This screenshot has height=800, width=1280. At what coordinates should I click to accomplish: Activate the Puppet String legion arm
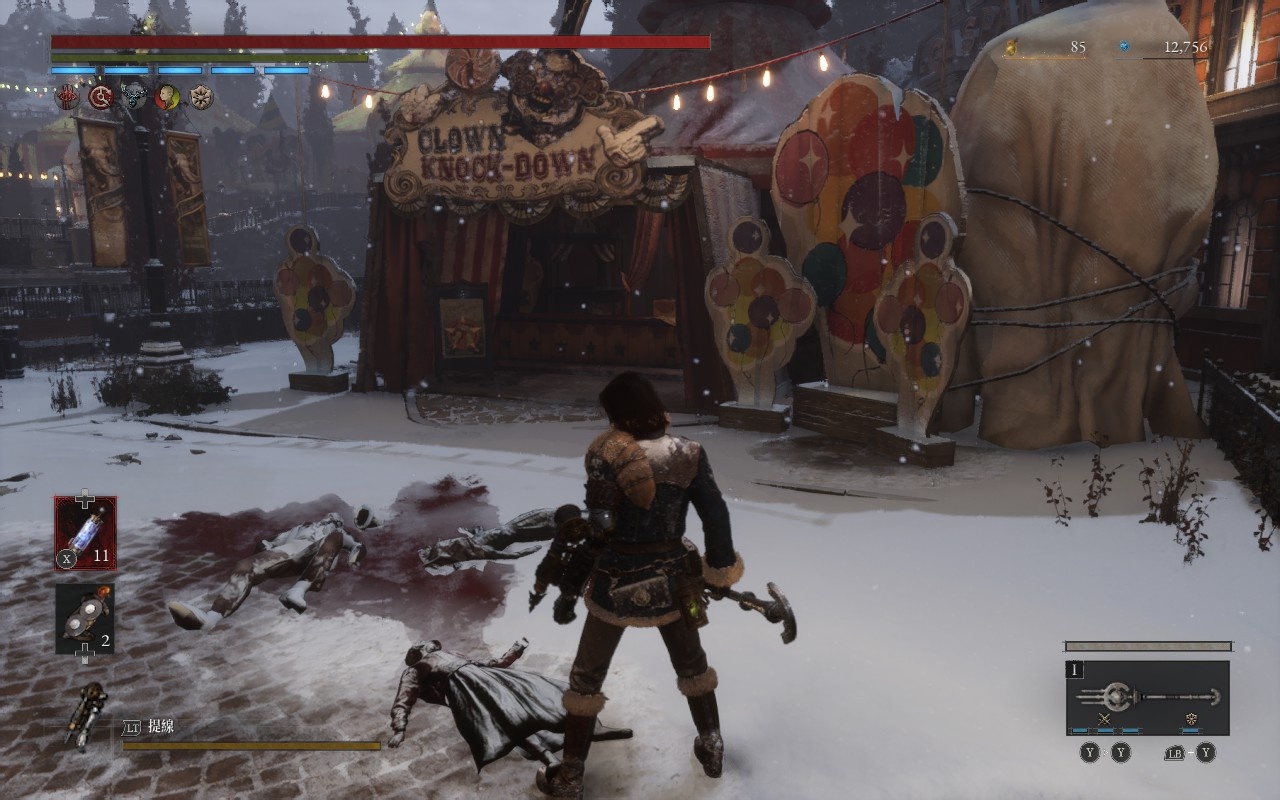pos(88,714)
